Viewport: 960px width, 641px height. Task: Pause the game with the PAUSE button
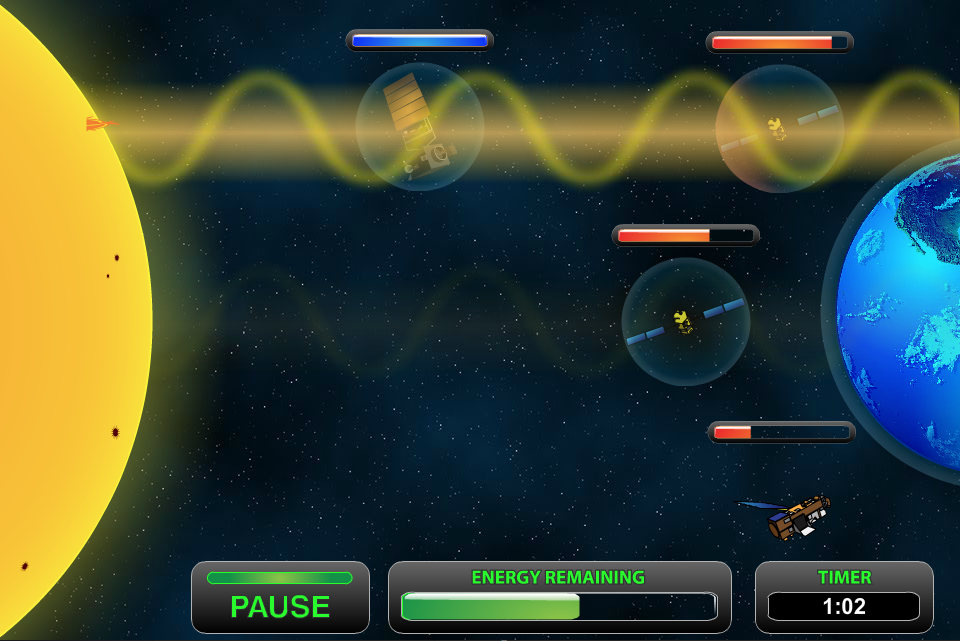[x=280, y=598]
